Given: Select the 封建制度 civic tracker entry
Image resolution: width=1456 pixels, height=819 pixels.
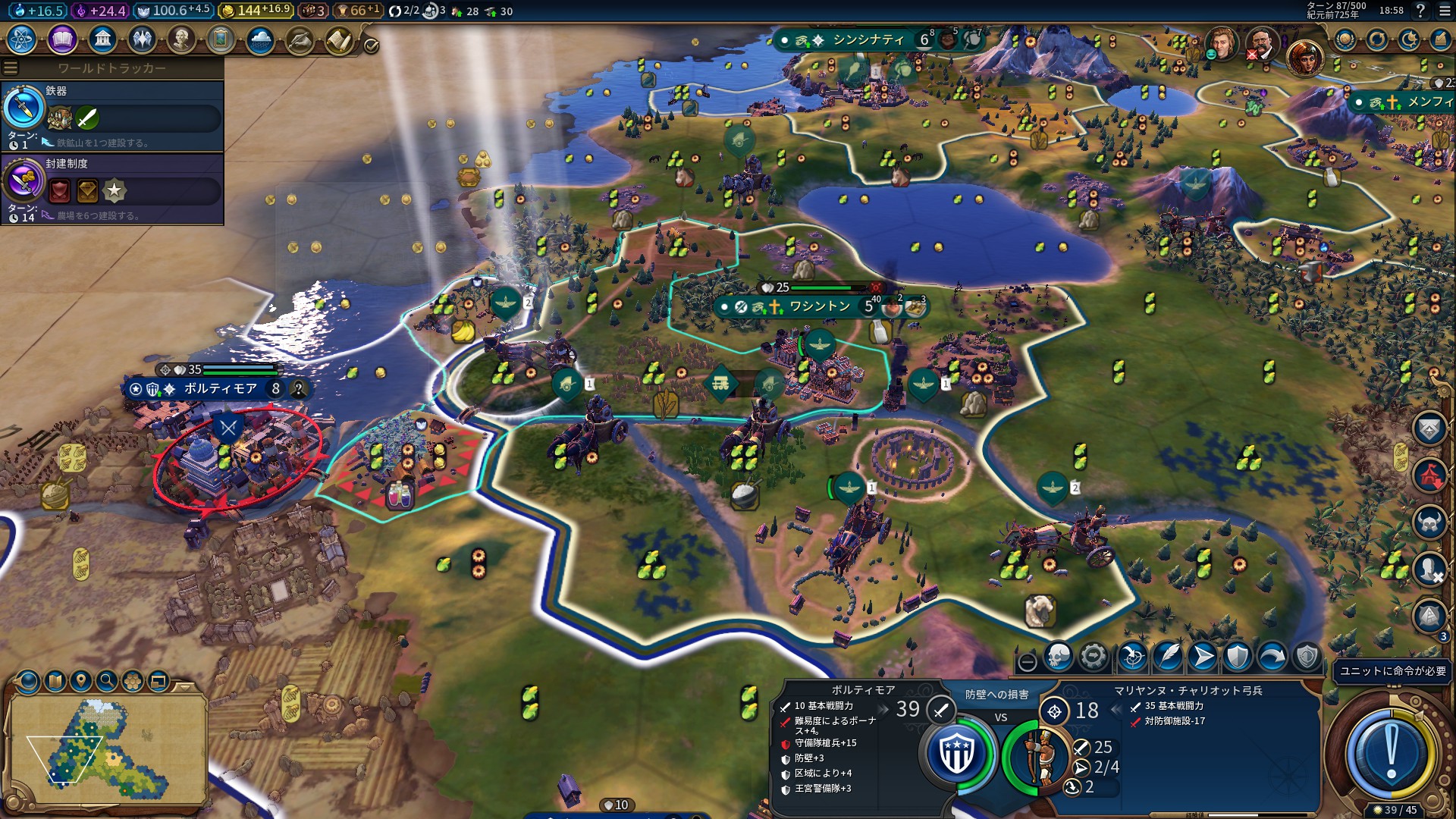Looking at the screenshot, I should coord(112,189).
